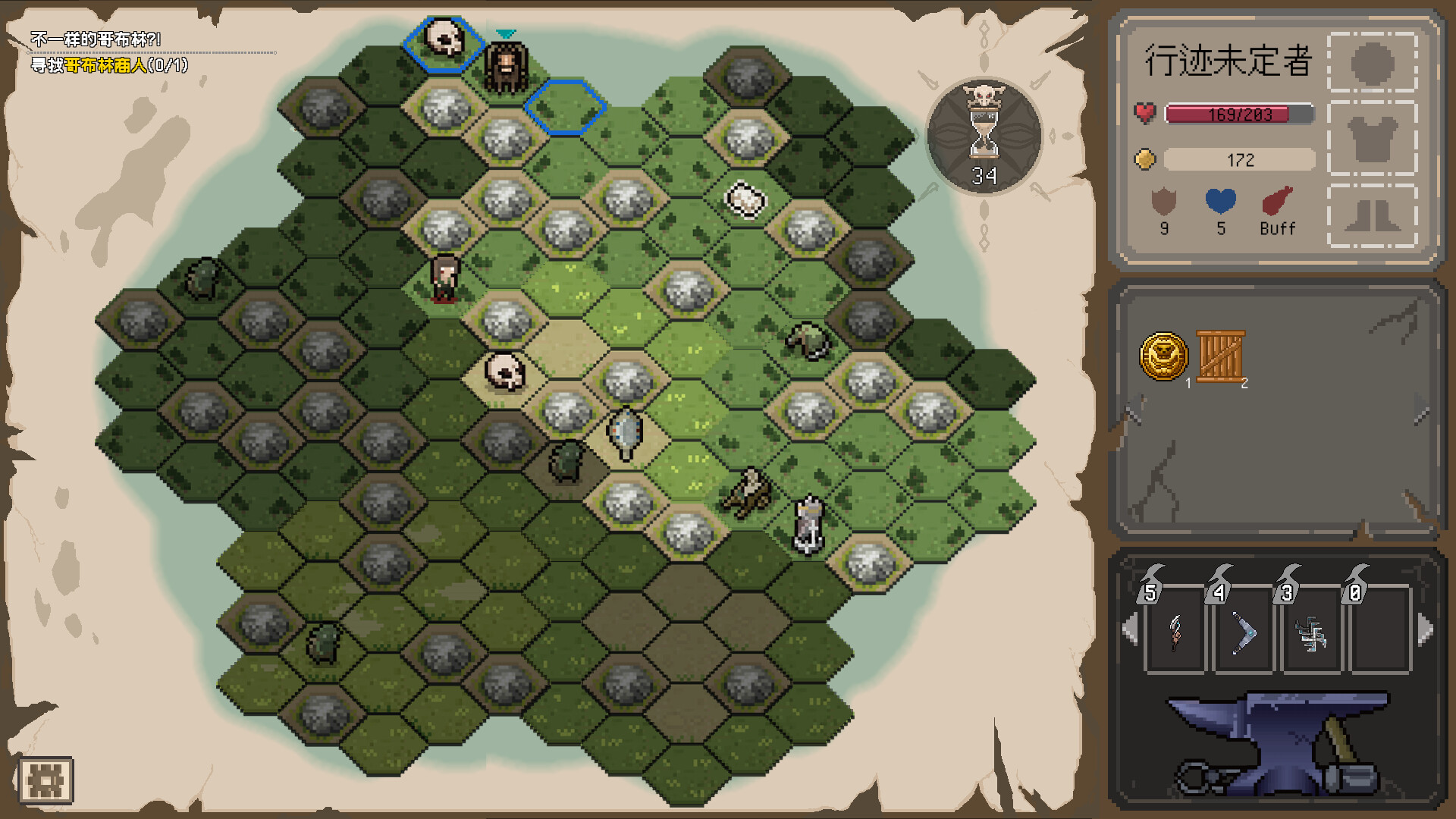Select the gold coin medal in inventory

click(x=1163, y=356)
